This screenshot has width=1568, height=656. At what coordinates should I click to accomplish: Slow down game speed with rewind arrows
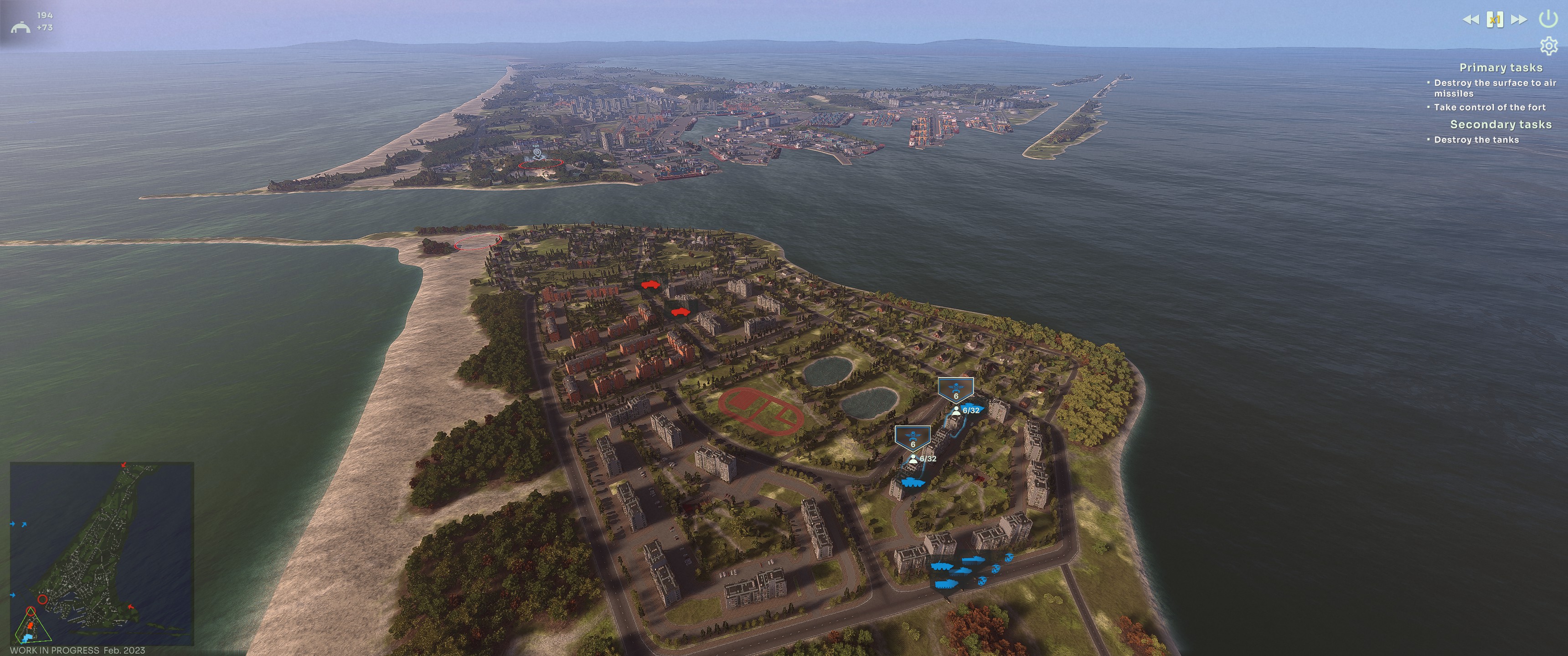(x=1470, y=20)
